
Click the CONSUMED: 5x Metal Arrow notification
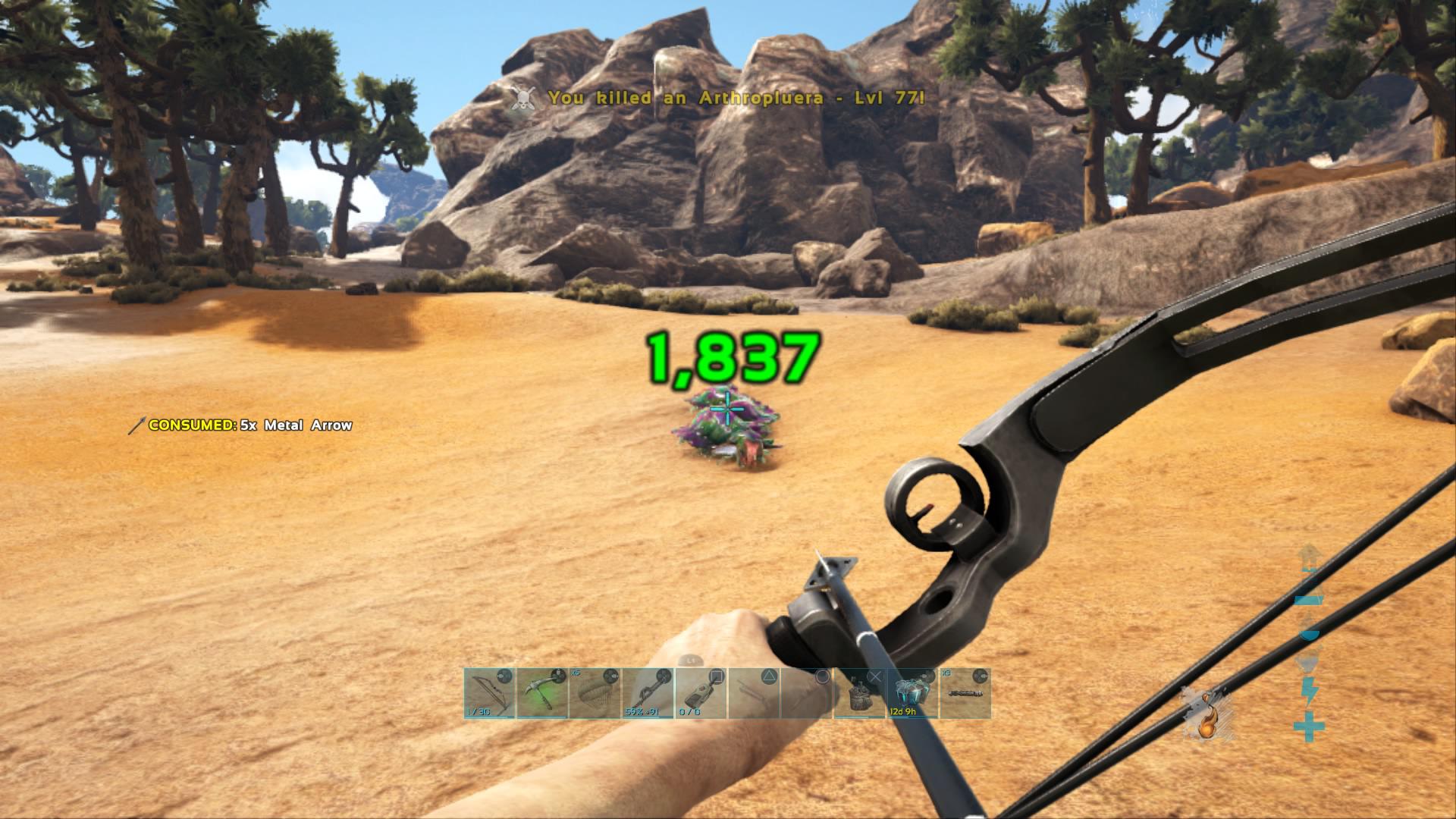click(243, 426)
